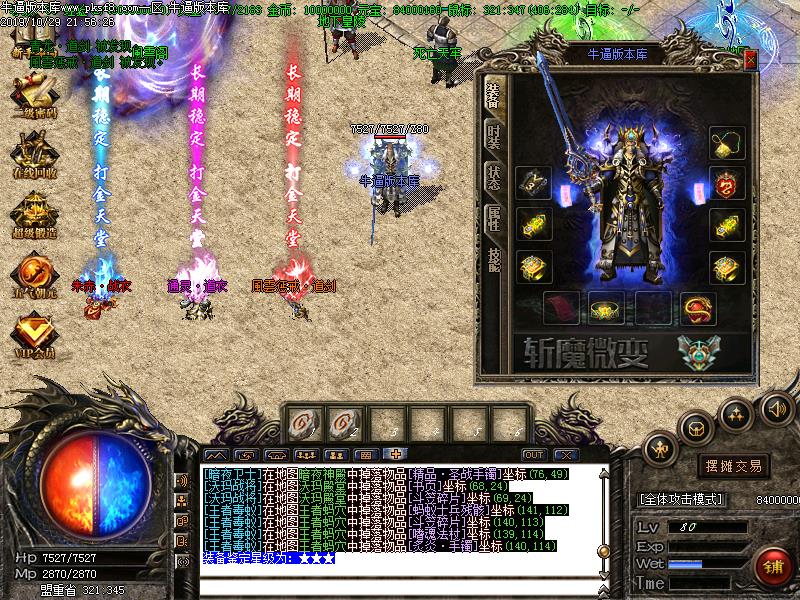Open the 在线回收 online recycle menu
Image resolution: width=800 pixels, height=600 pixels.
(32, 158)
